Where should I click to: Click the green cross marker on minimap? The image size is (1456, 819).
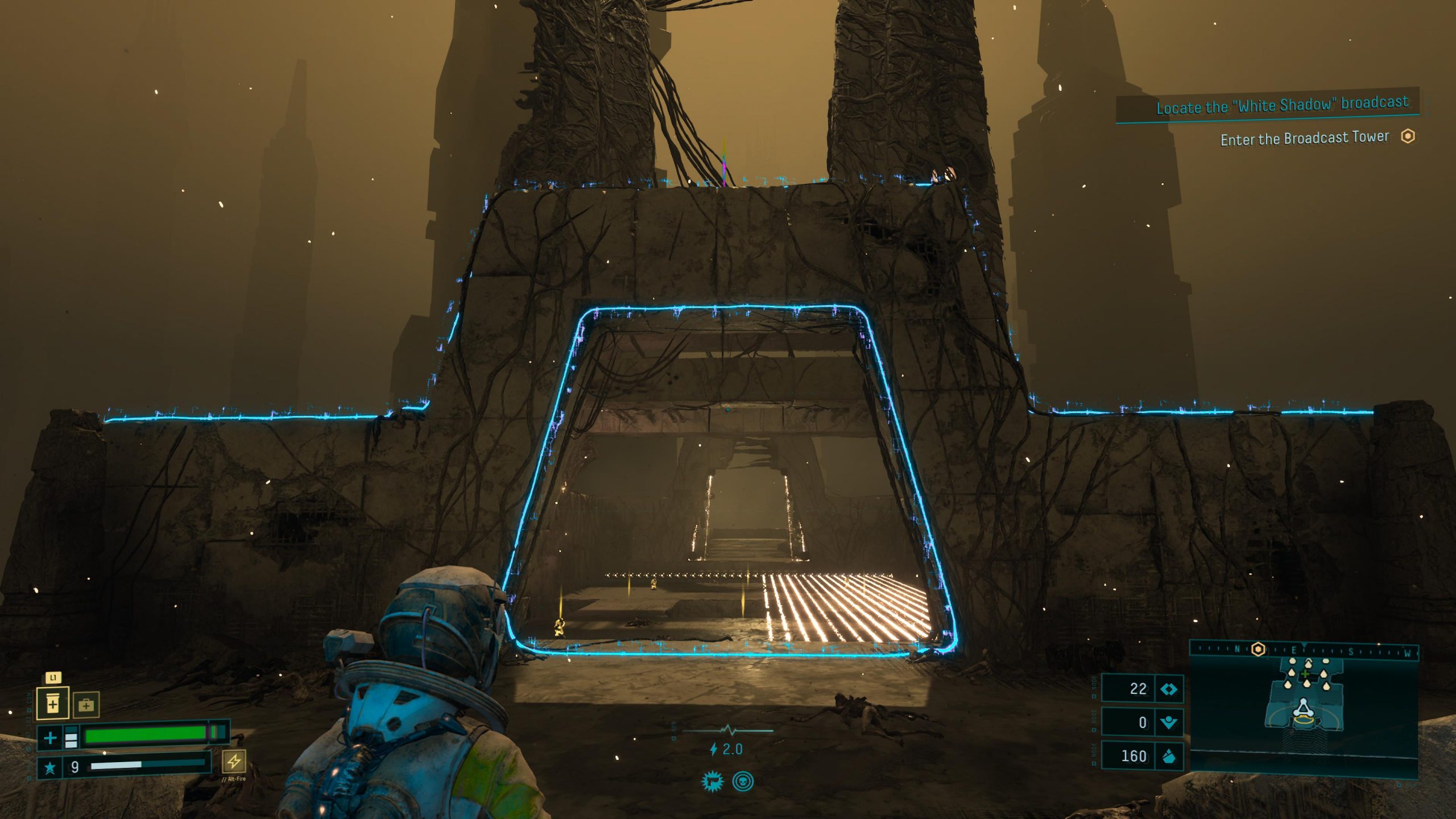(1305, 674)
